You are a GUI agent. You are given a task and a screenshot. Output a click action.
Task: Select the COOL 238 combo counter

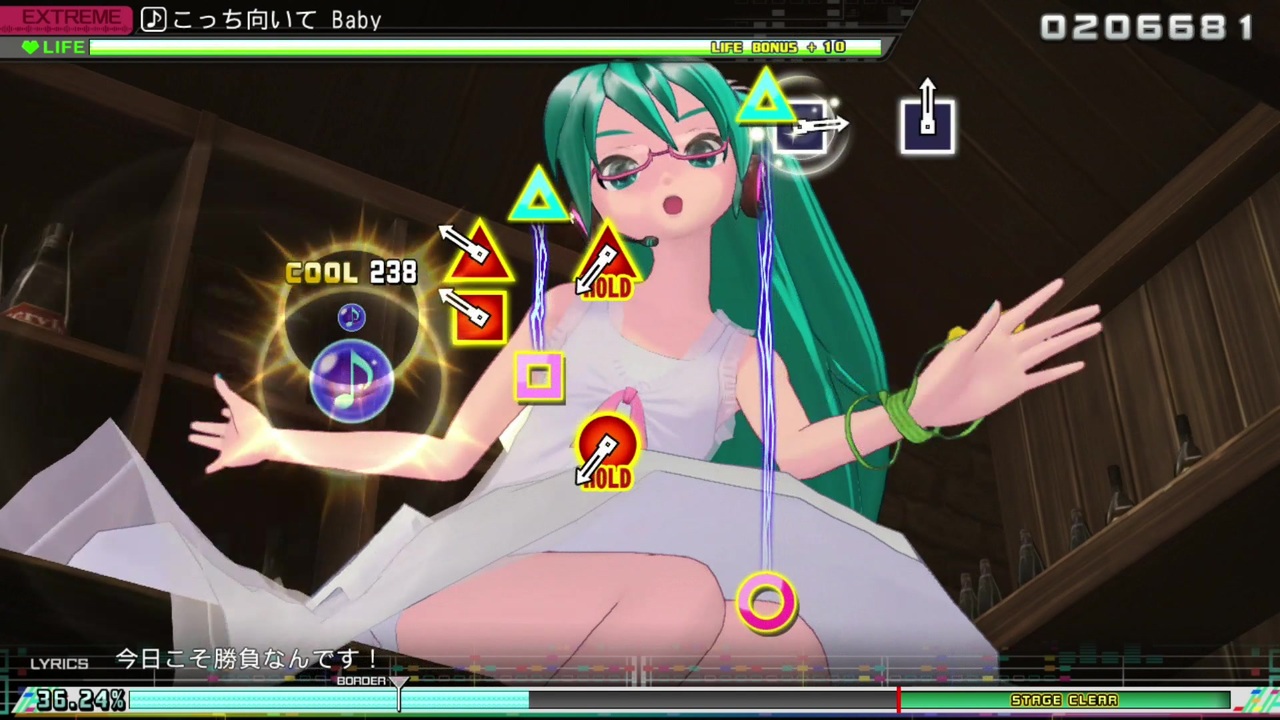[x=350, y=272]
